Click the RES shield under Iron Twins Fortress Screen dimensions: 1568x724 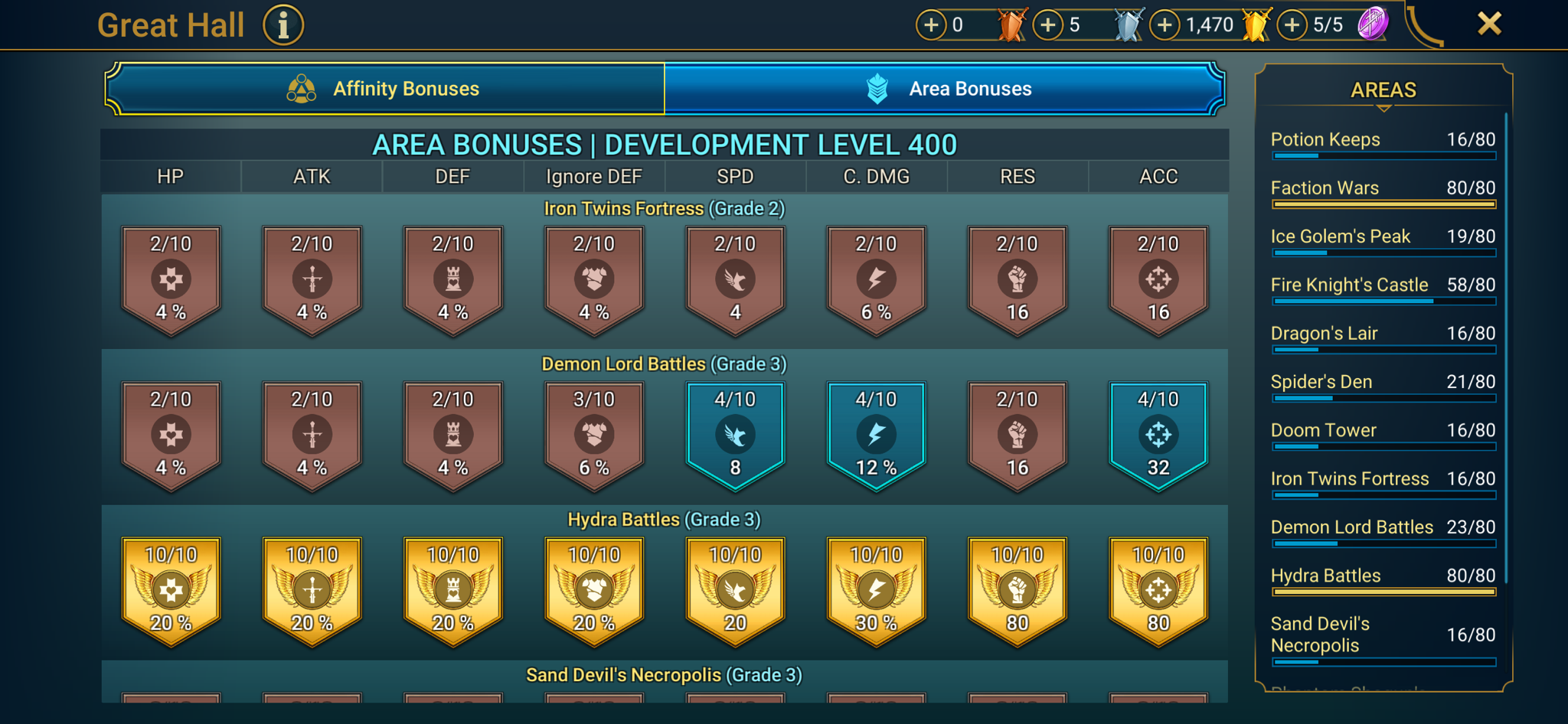tap(1018, 279)
